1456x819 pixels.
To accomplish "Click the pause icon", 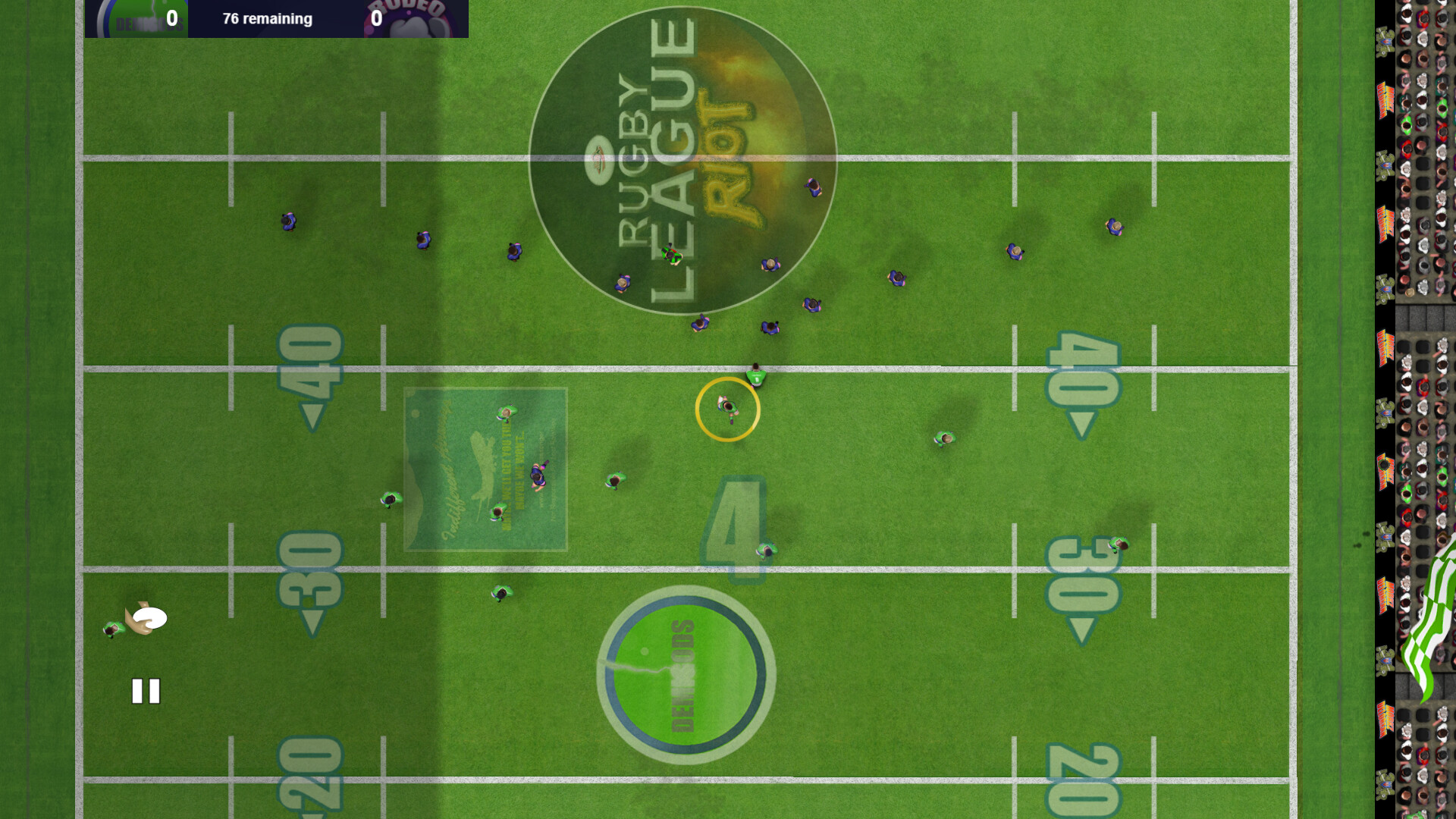I will coord(146,690).
